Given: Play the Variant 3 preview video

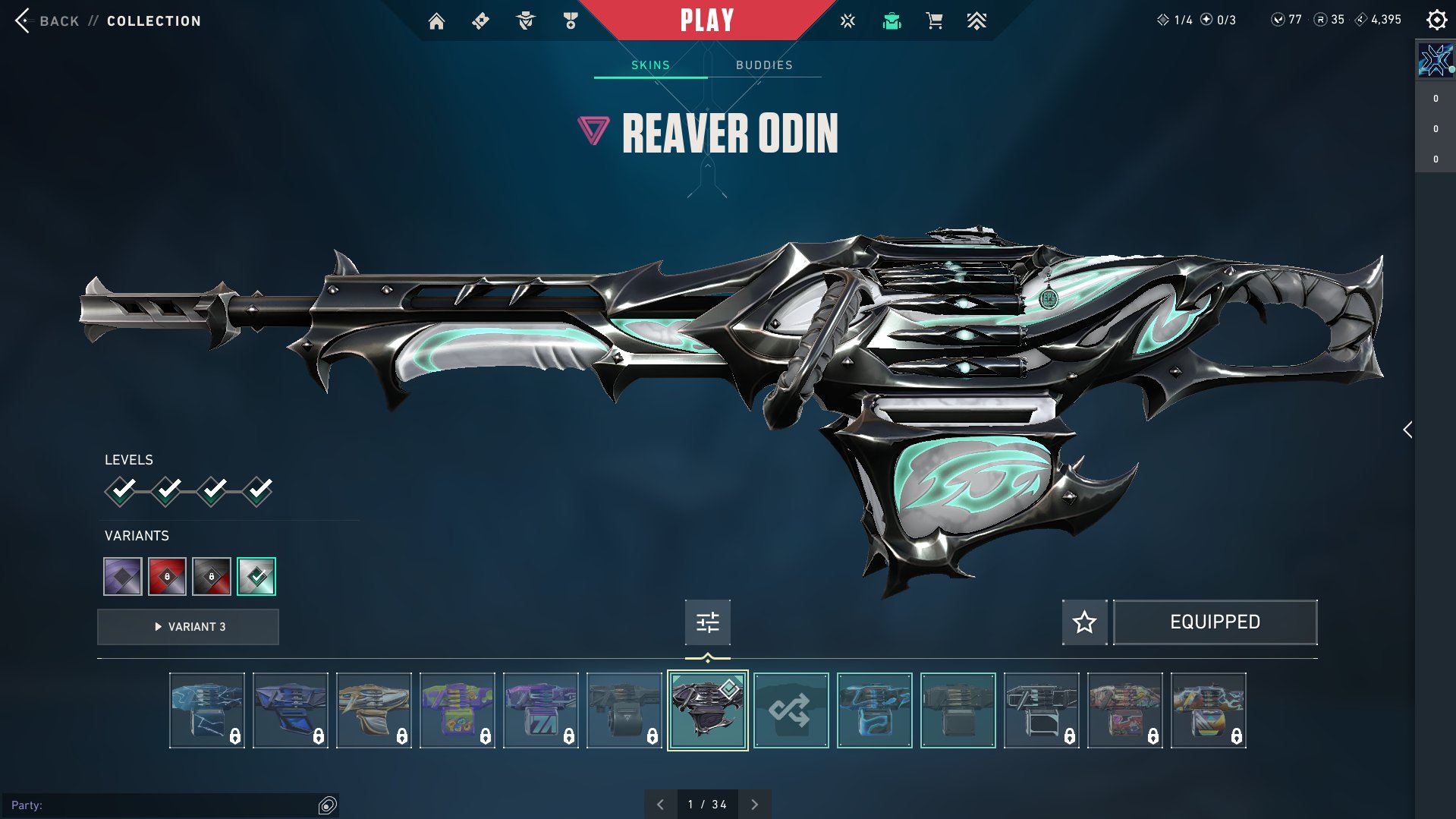Looking at the screenshot, I should pyautogui.click(x=188, y=627).
